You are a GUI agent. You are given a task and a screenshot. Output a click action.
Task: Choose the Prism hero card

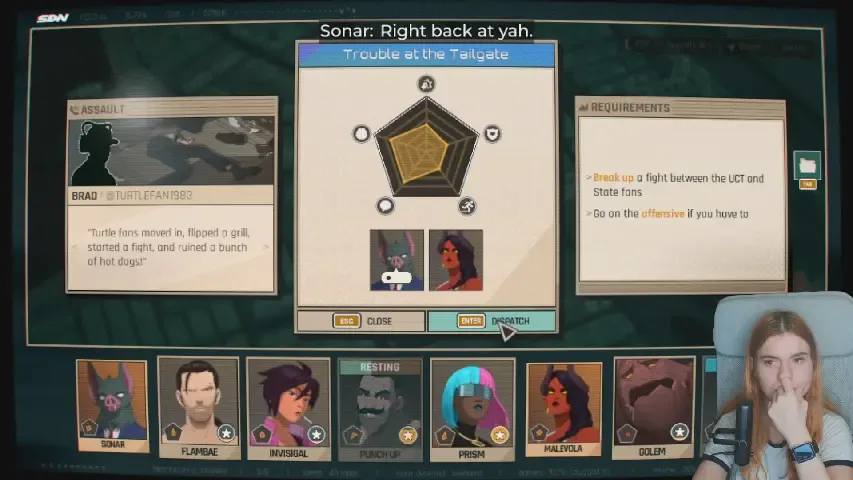point(471,407)
